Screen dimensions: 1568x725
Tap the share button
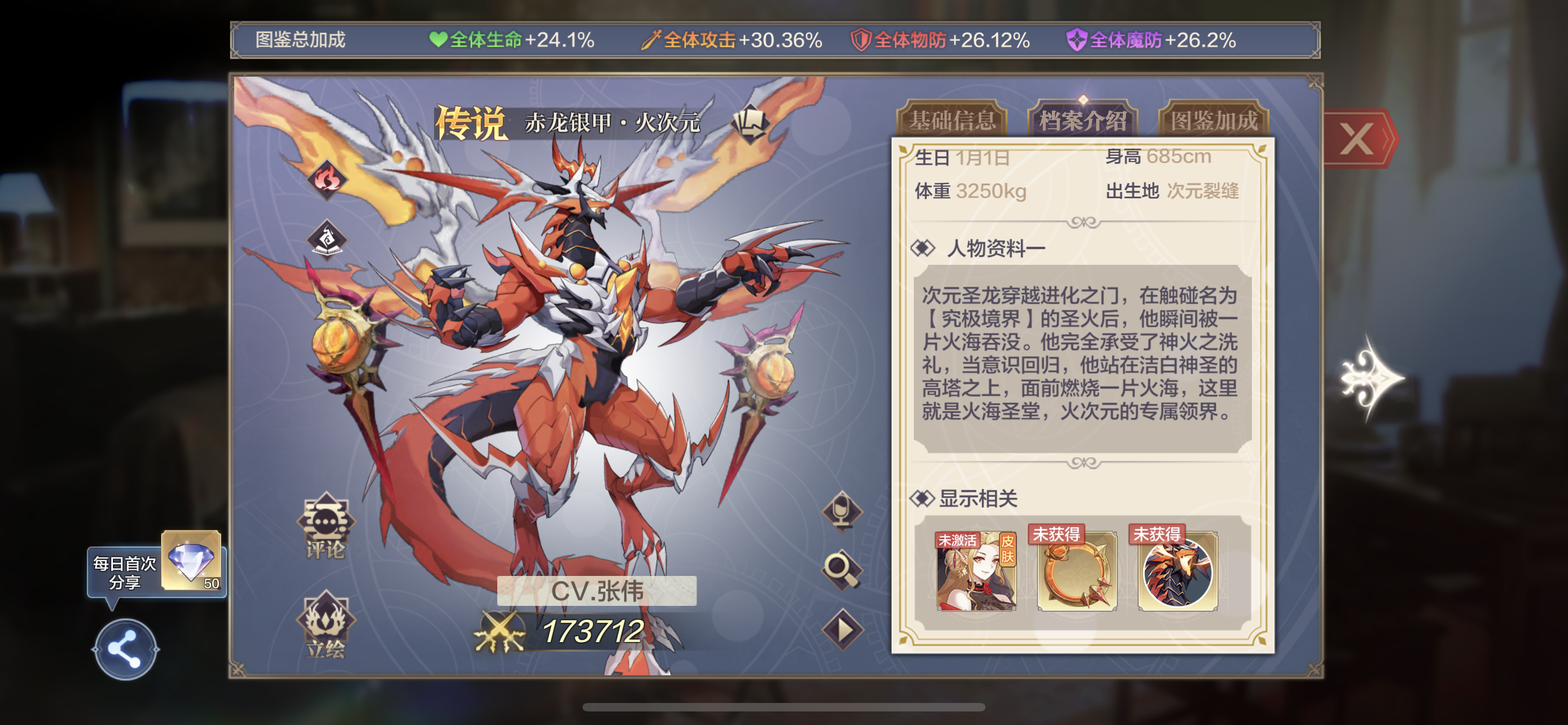(x=125, y=649)
